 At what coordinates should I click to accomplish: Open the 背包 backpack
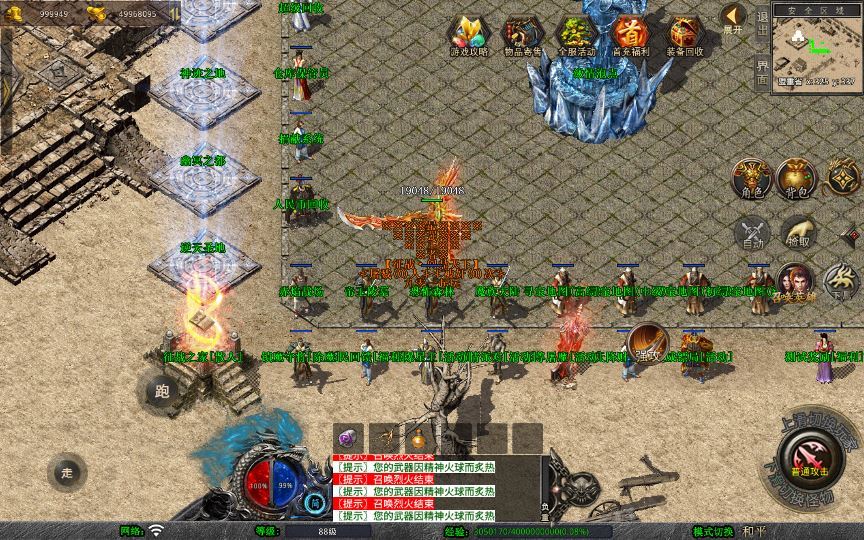(797, 178)
